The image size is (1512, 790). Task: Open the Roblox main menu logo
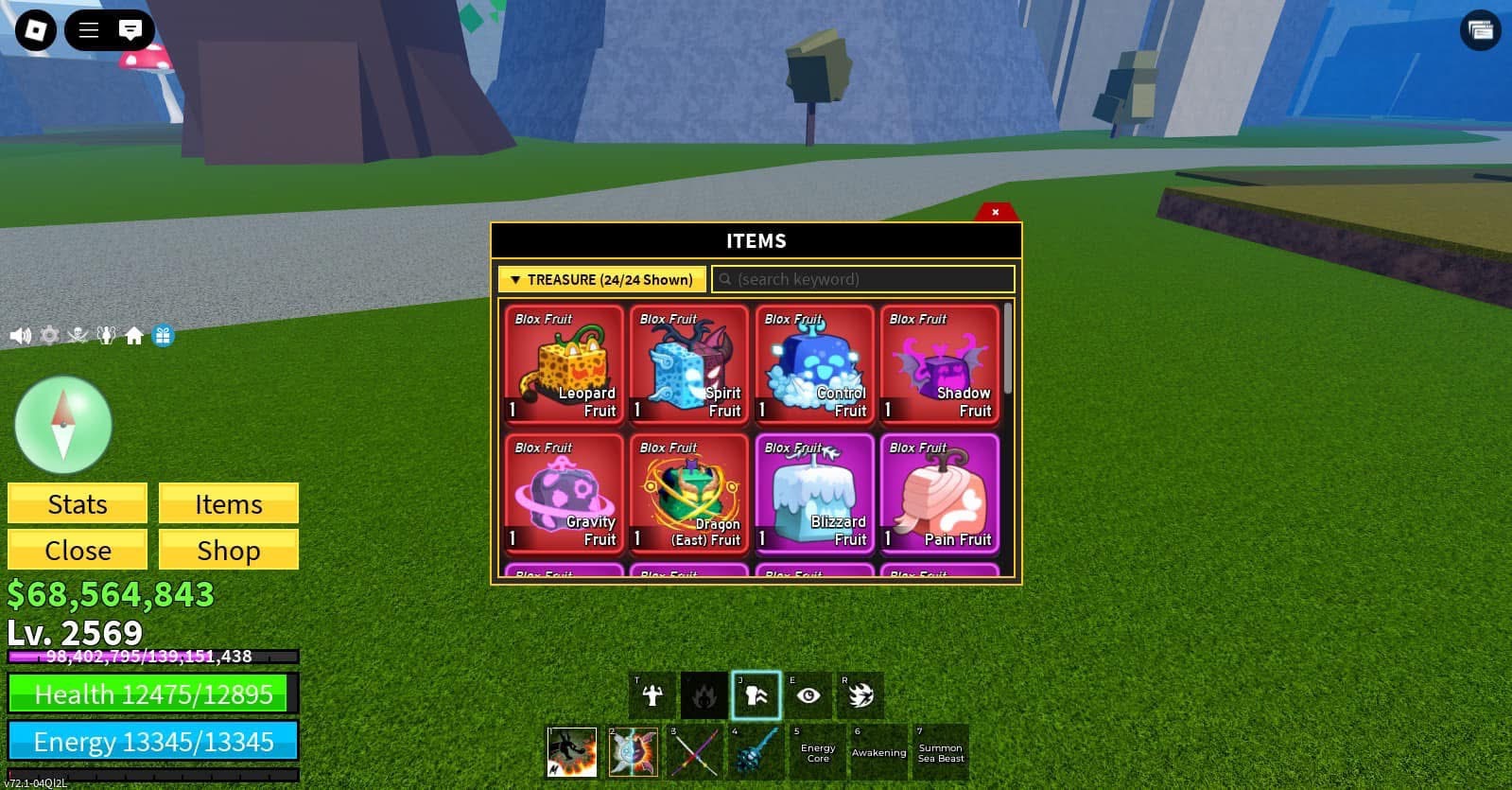pos(36,30)
